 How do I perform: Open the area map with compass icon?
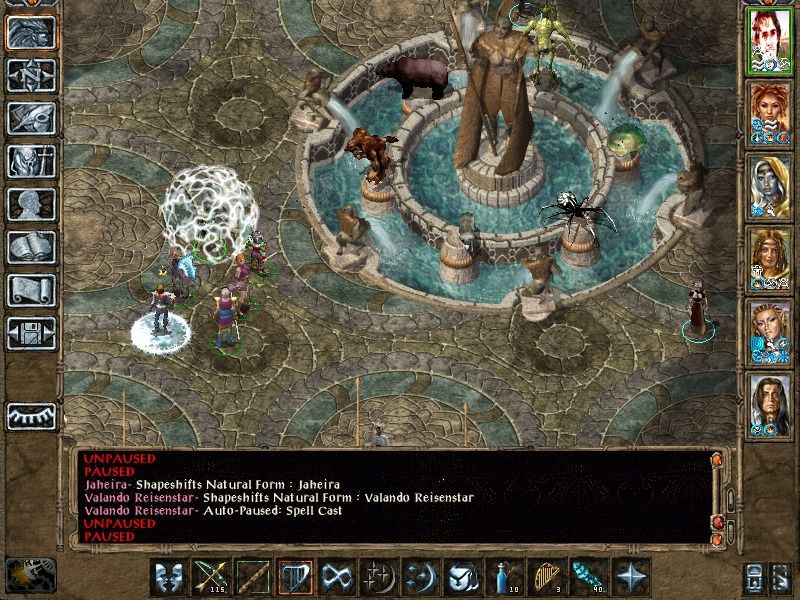point(31,75)
